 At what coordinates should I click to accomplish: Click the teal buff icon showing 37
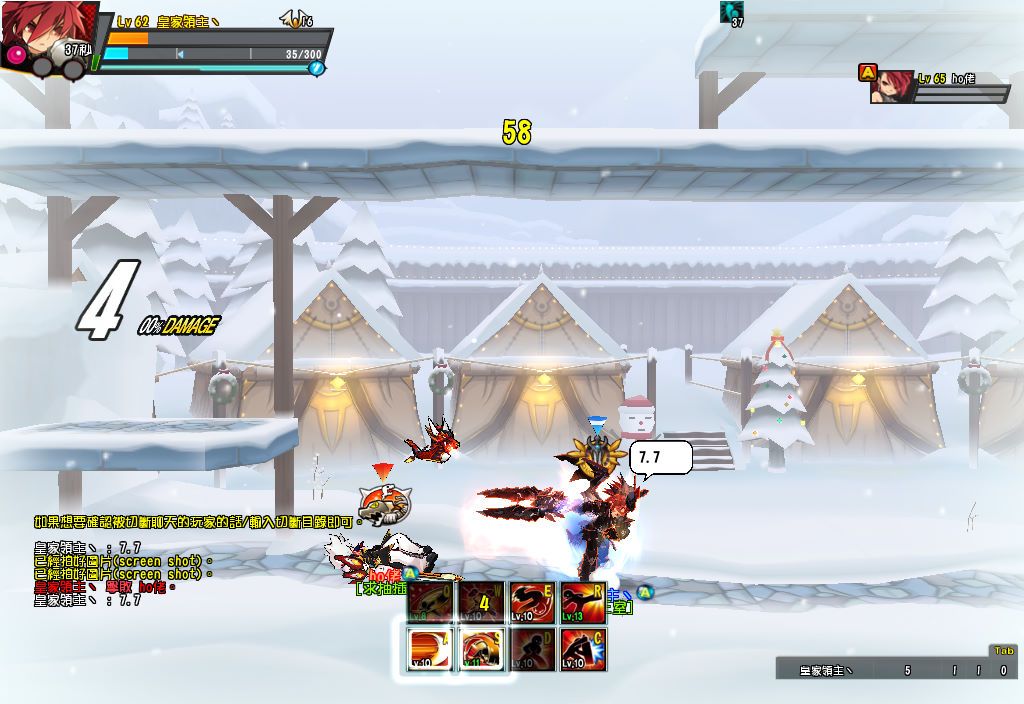(x=732, y=12)
